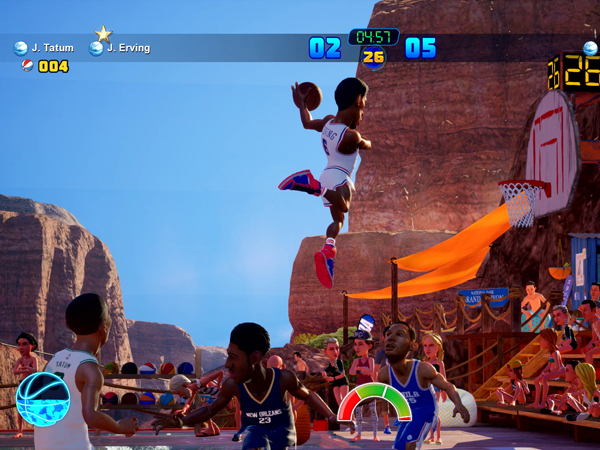Viewport: 600px width, 450px height.
Task: Activate the glowing blue basketball power-up icon
Action: pyautogui.click(x=43, y=399)
